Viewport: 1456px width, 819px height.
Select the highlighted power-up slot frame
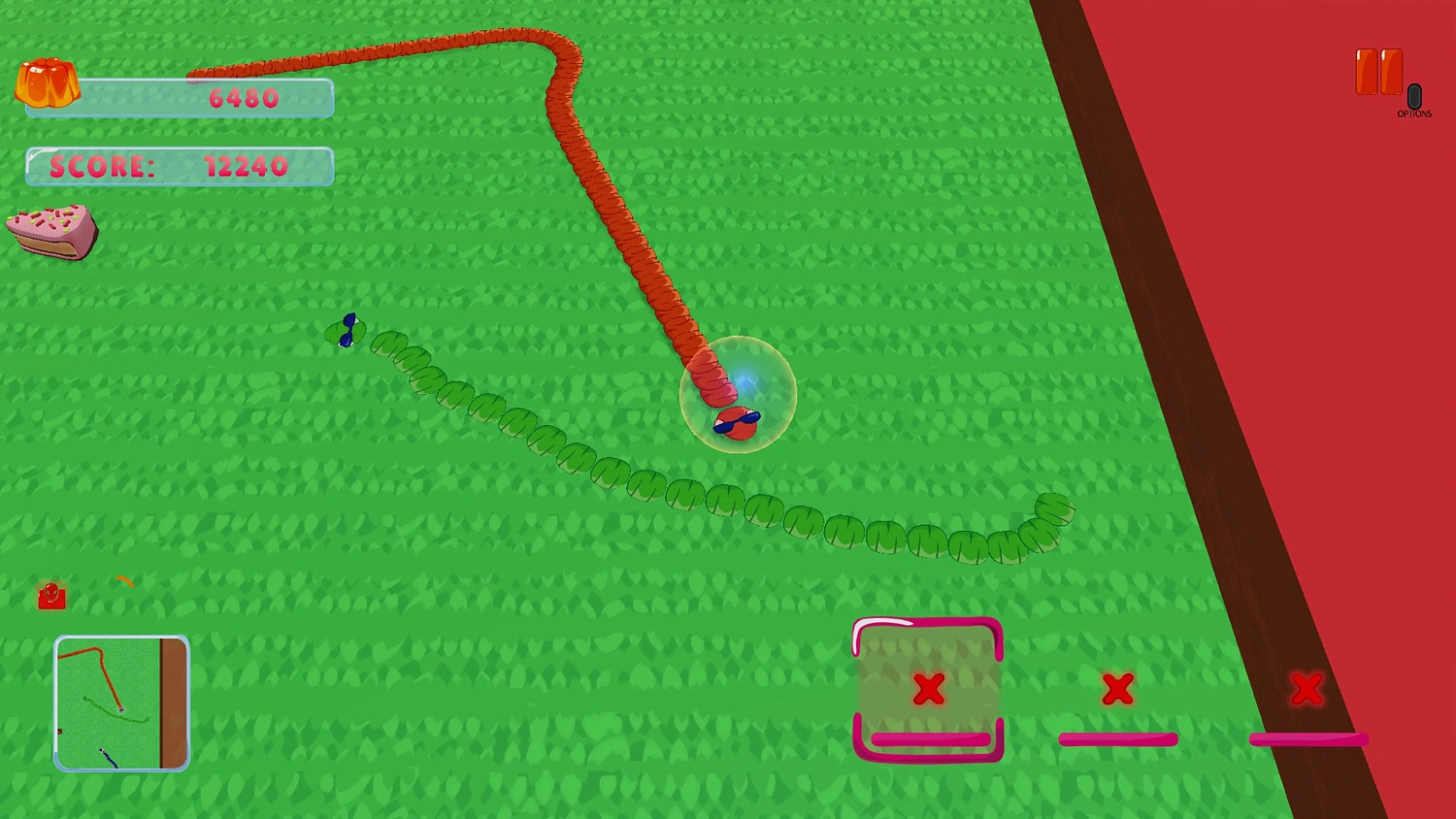coord(928,690)
